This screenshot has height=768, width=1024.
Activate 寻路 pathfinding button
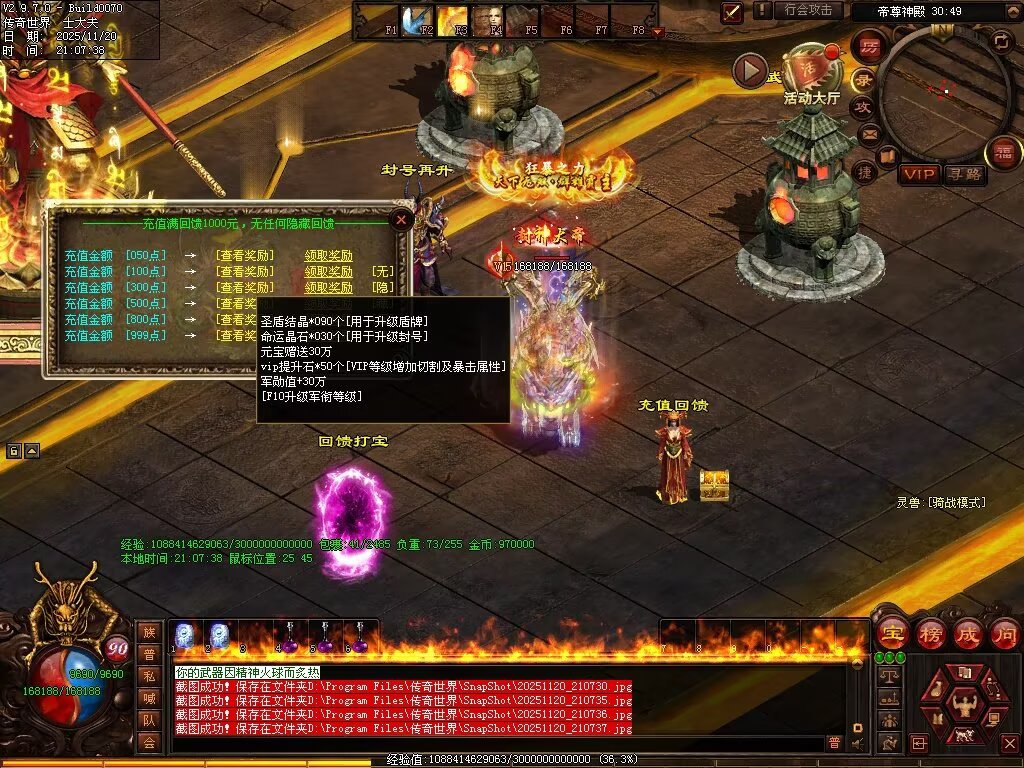[964, 175]
